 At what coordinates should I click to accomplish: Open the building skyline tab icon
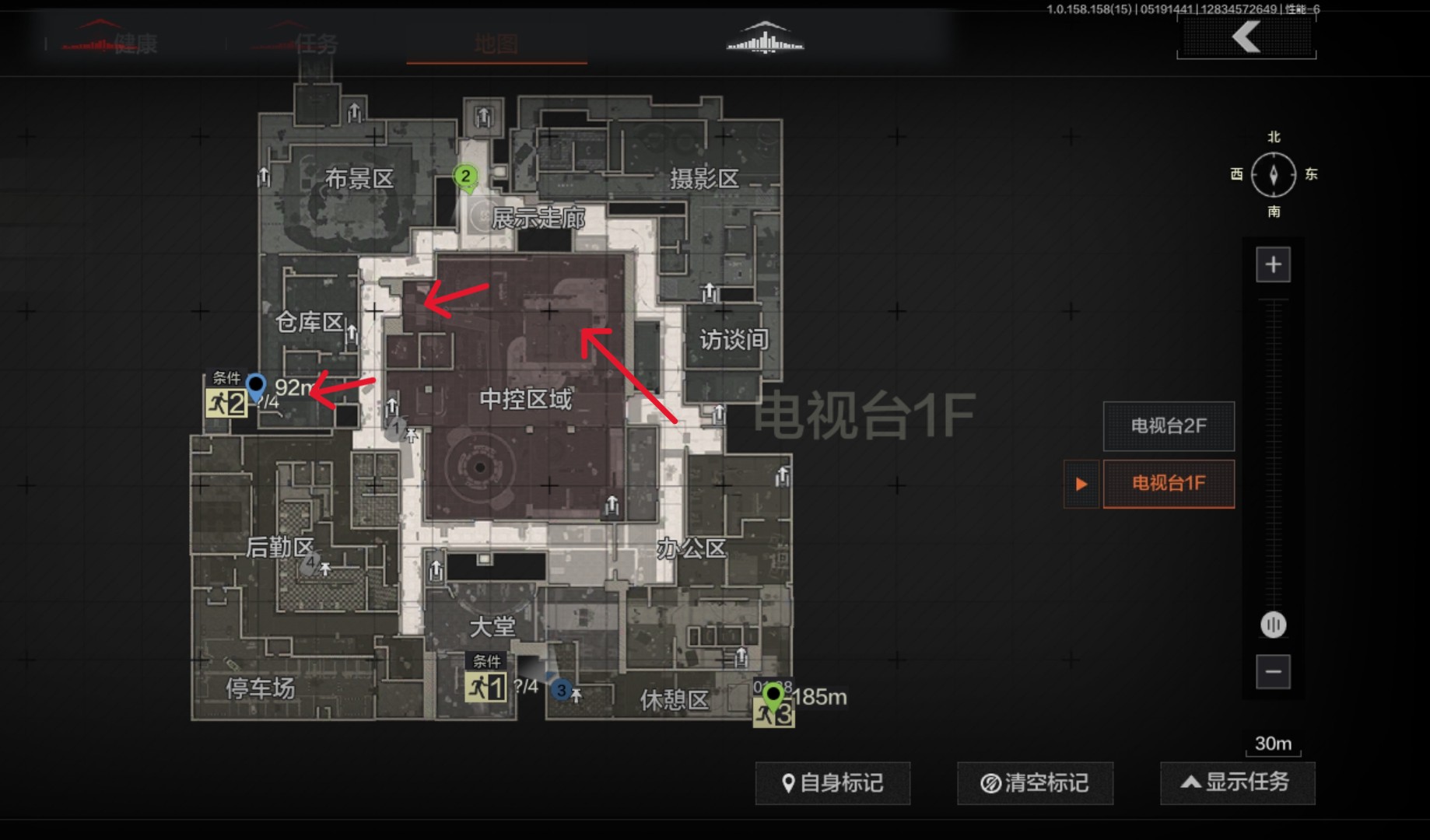pyautogui.click(x=765, y=39)
